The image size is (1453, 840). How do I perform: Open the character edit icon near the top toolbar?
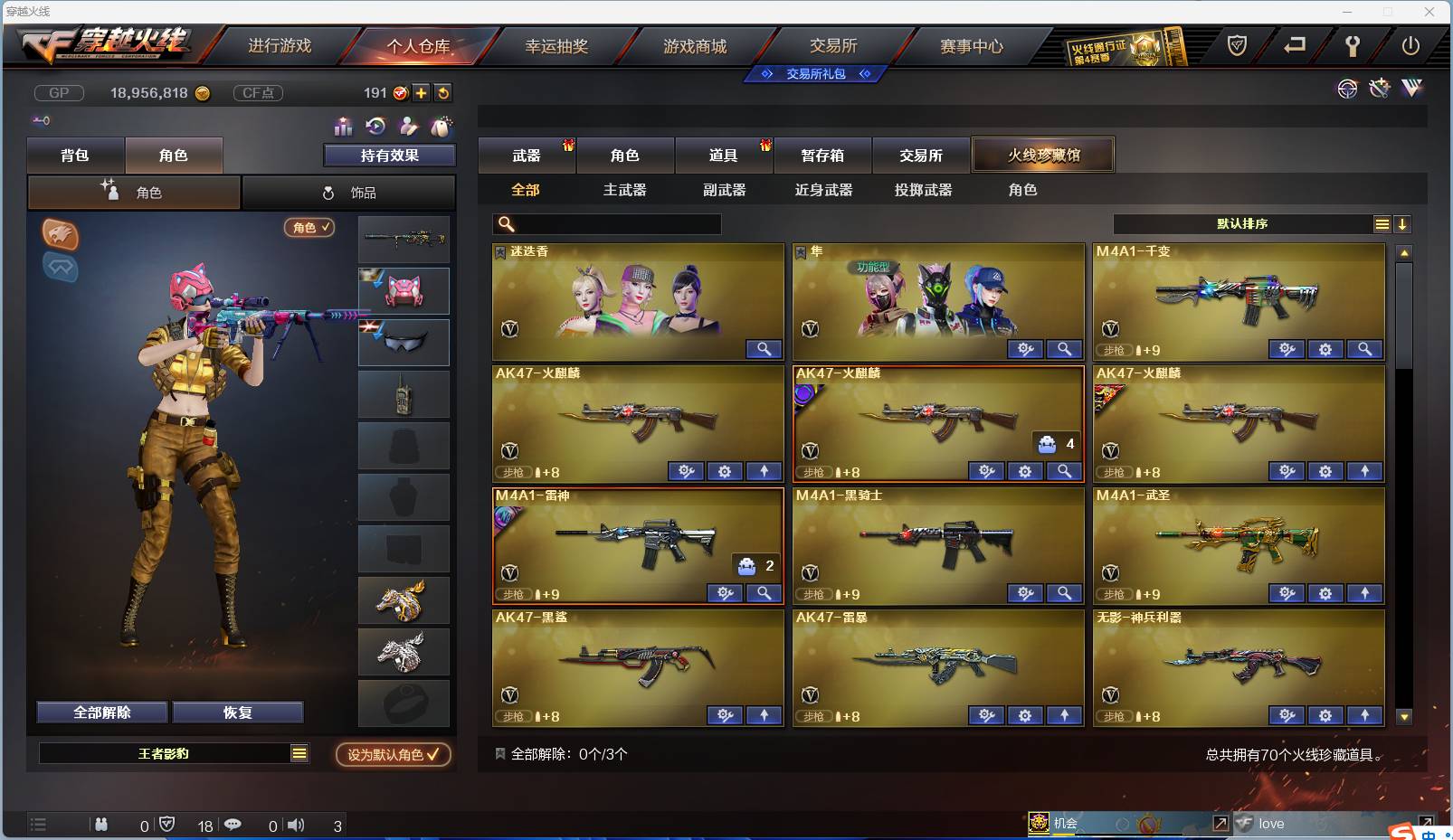(x=407, y=127)
